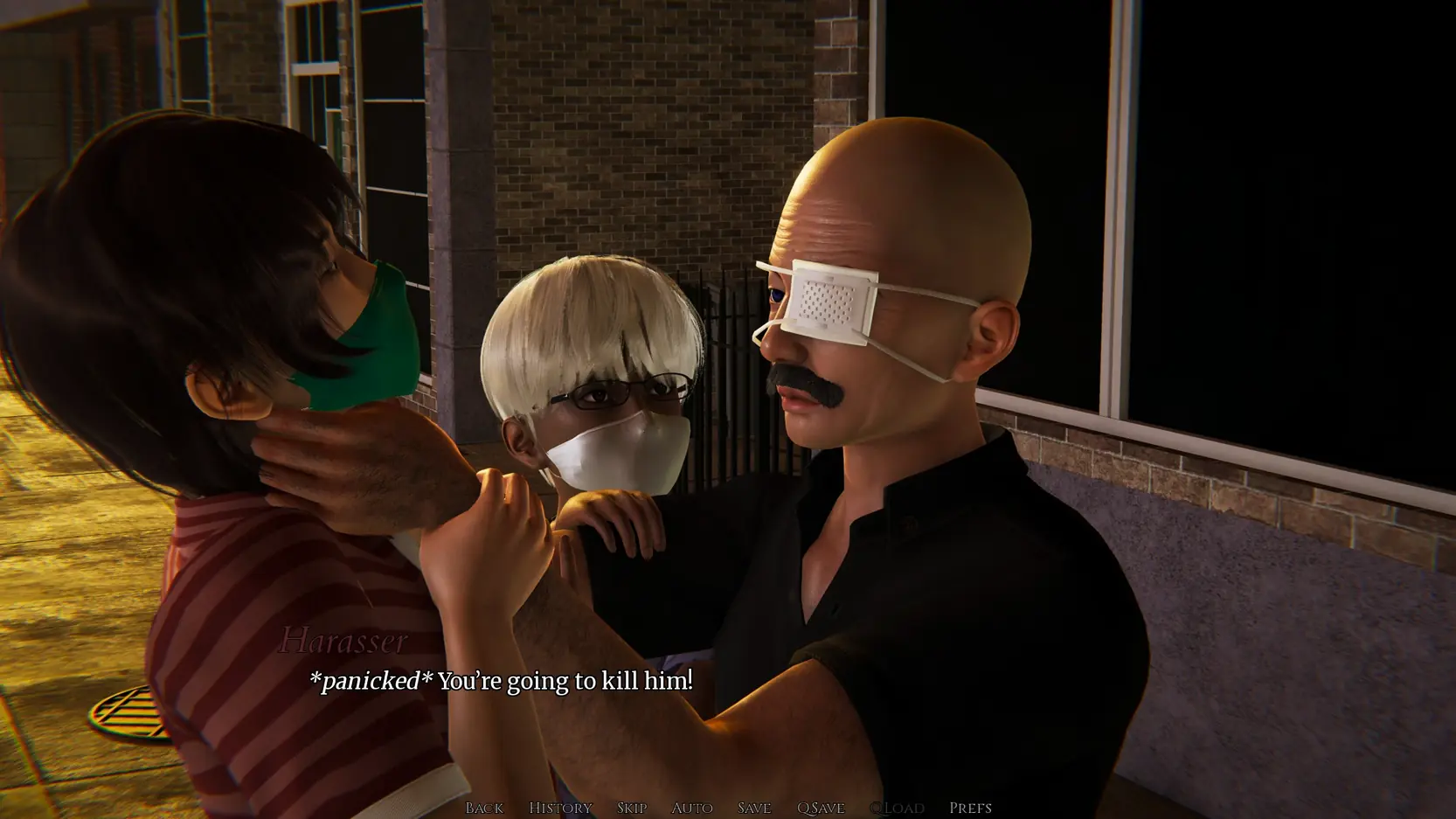
Task: Enable Auto-advance for the dialogue
Action: pos(692,808)
